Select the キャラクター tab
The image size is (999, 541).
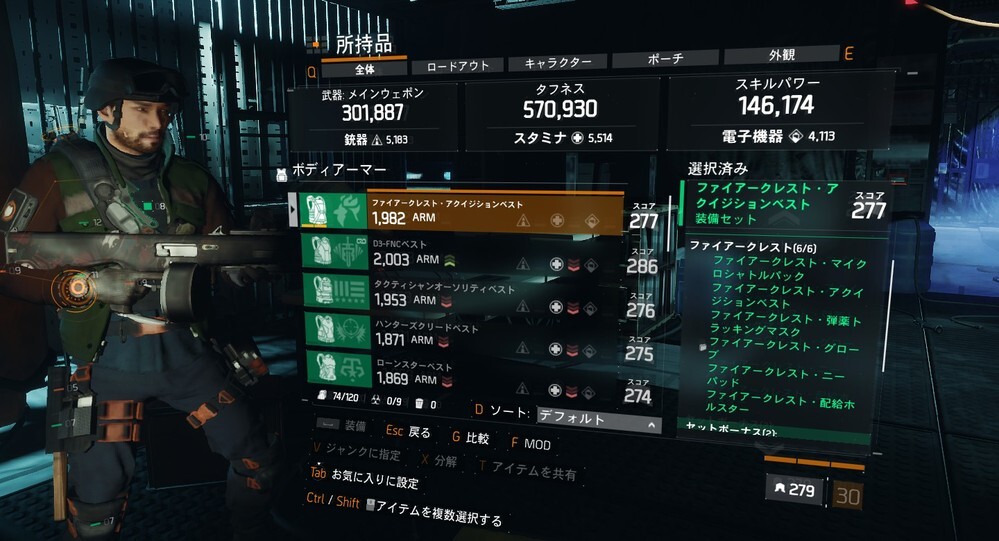[x=556, y=63]
